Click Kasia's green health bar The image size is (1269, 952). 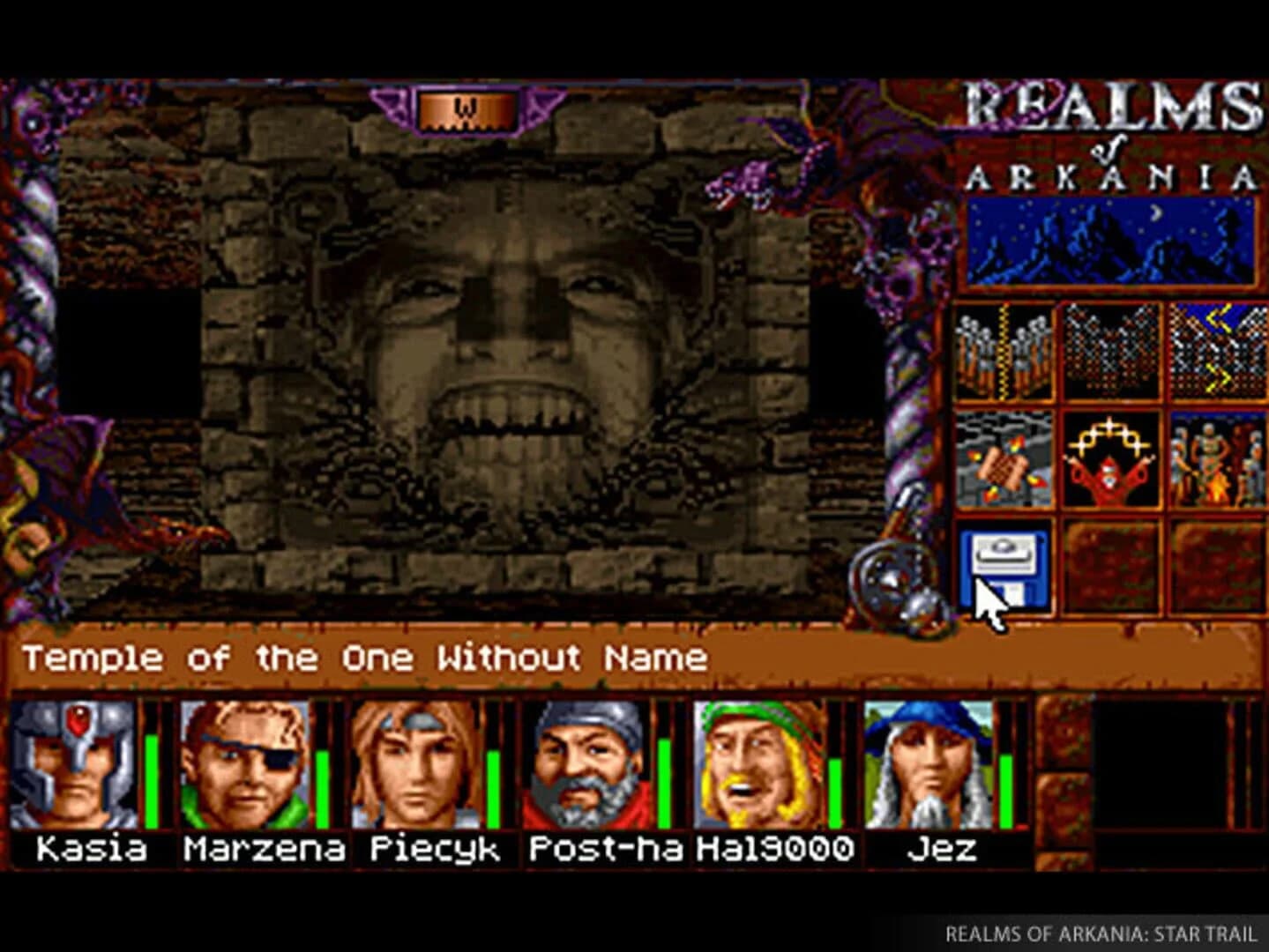click(x=152, y=780)
